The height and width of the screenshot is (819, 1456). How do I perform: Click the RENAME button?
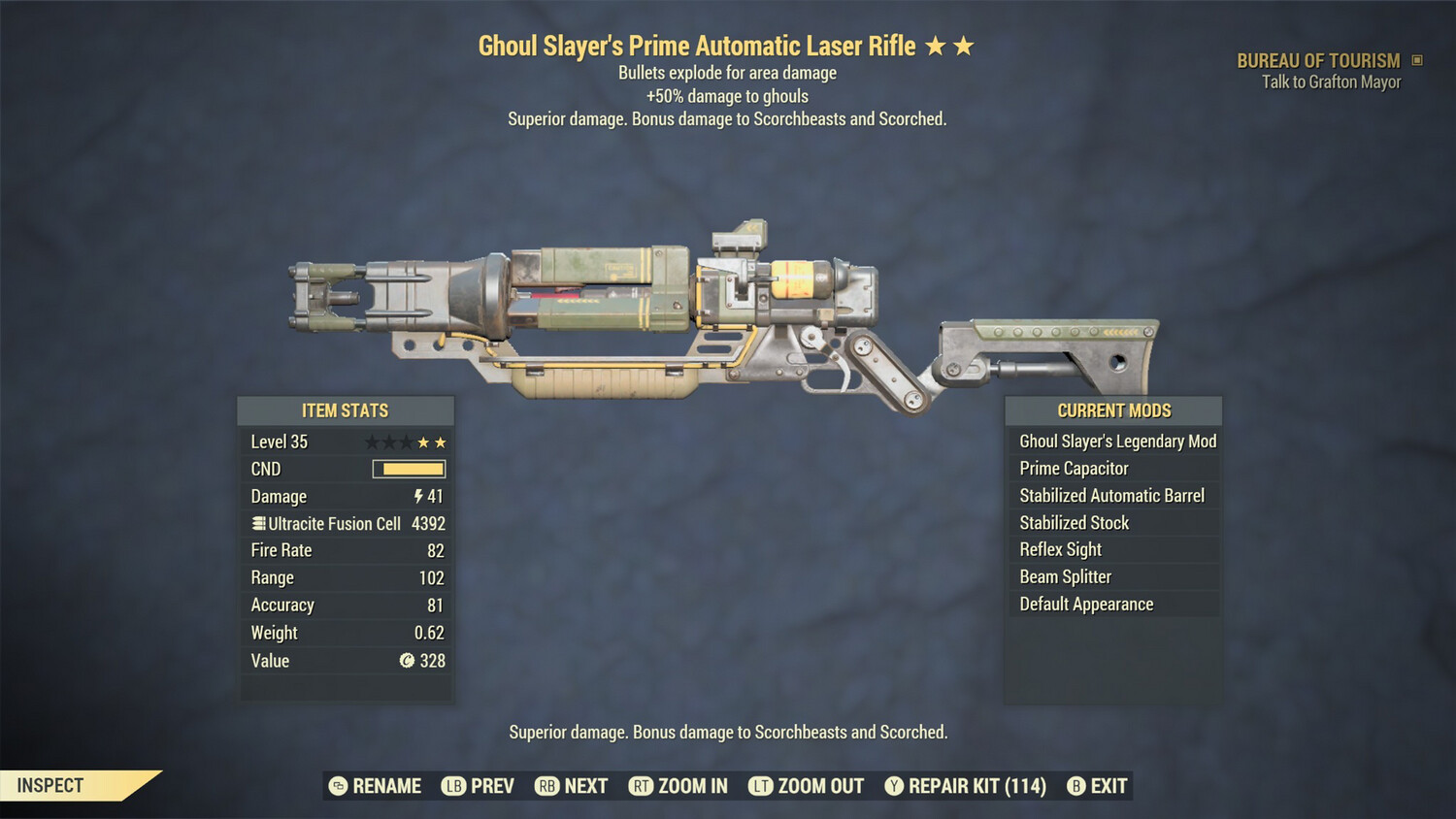pyautogui.click(x=386, y=786)
